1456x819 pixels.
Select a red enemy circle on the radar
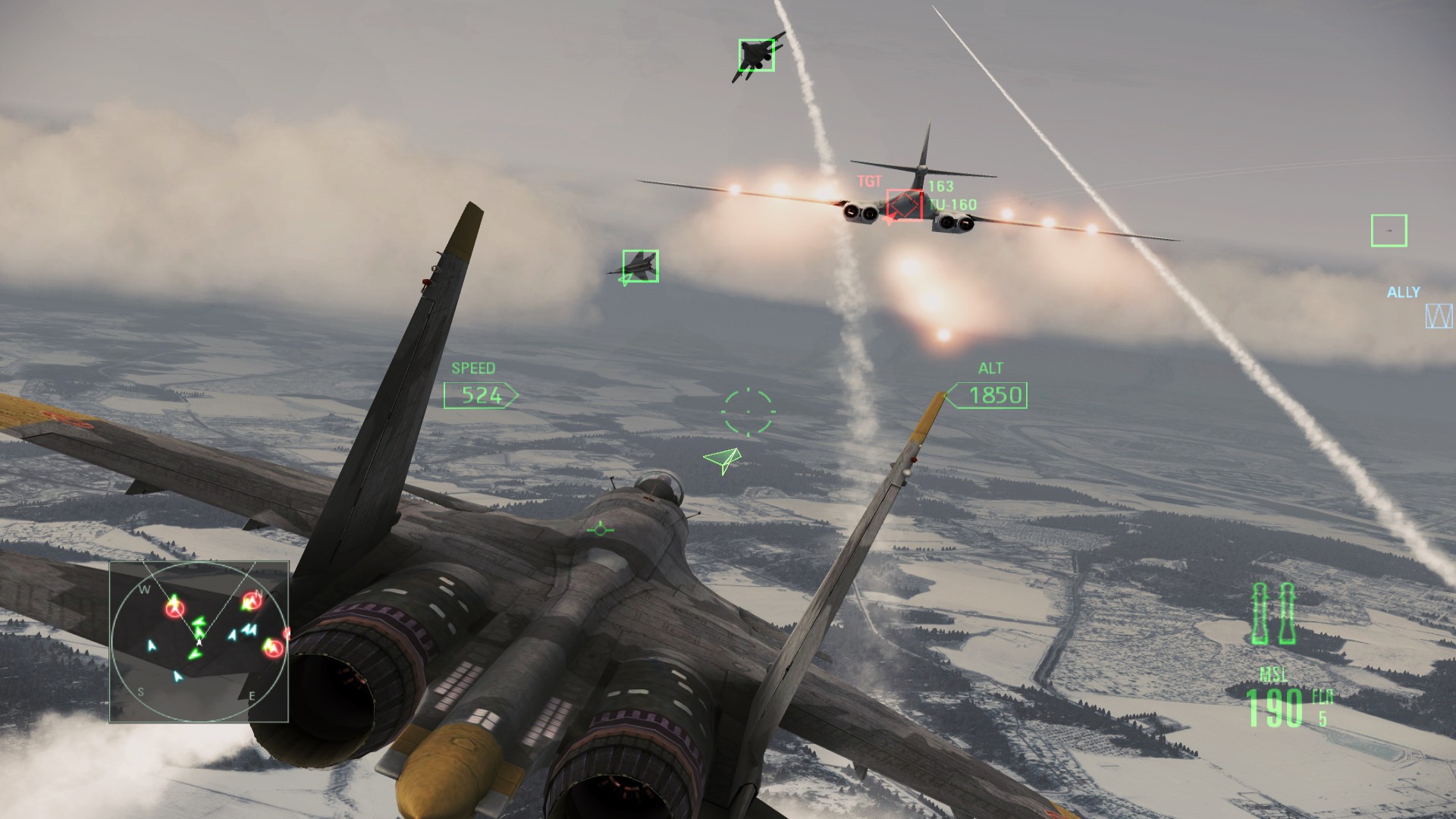[174, 609]
